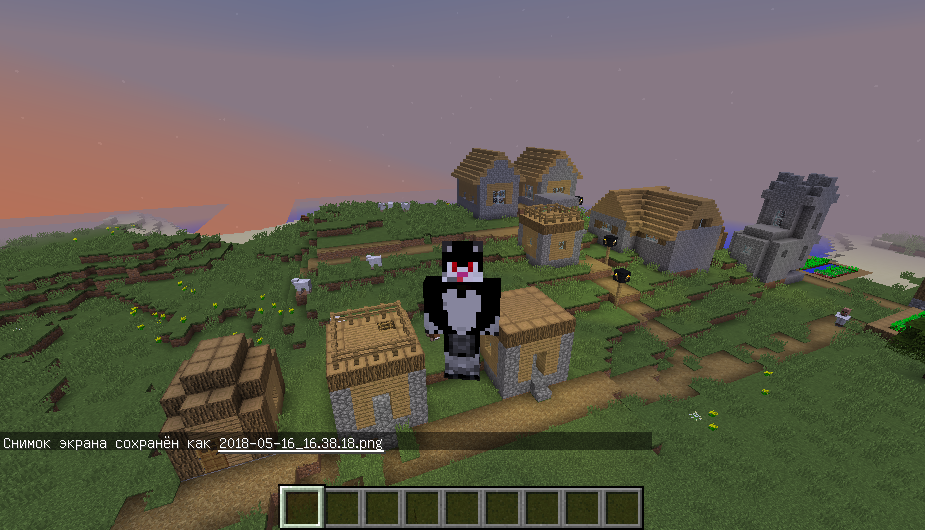Image resolution: width=925 pixels, height=530 pixels.
Task: Open the saved screenshot 2018-05-16_16.38.18.png link
Action: [x=300, y=441]
